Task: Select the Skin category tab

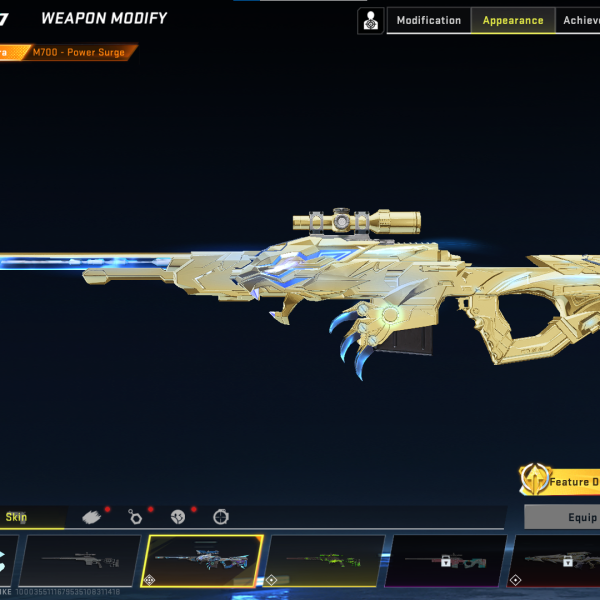Action: [x=17, y=517]
